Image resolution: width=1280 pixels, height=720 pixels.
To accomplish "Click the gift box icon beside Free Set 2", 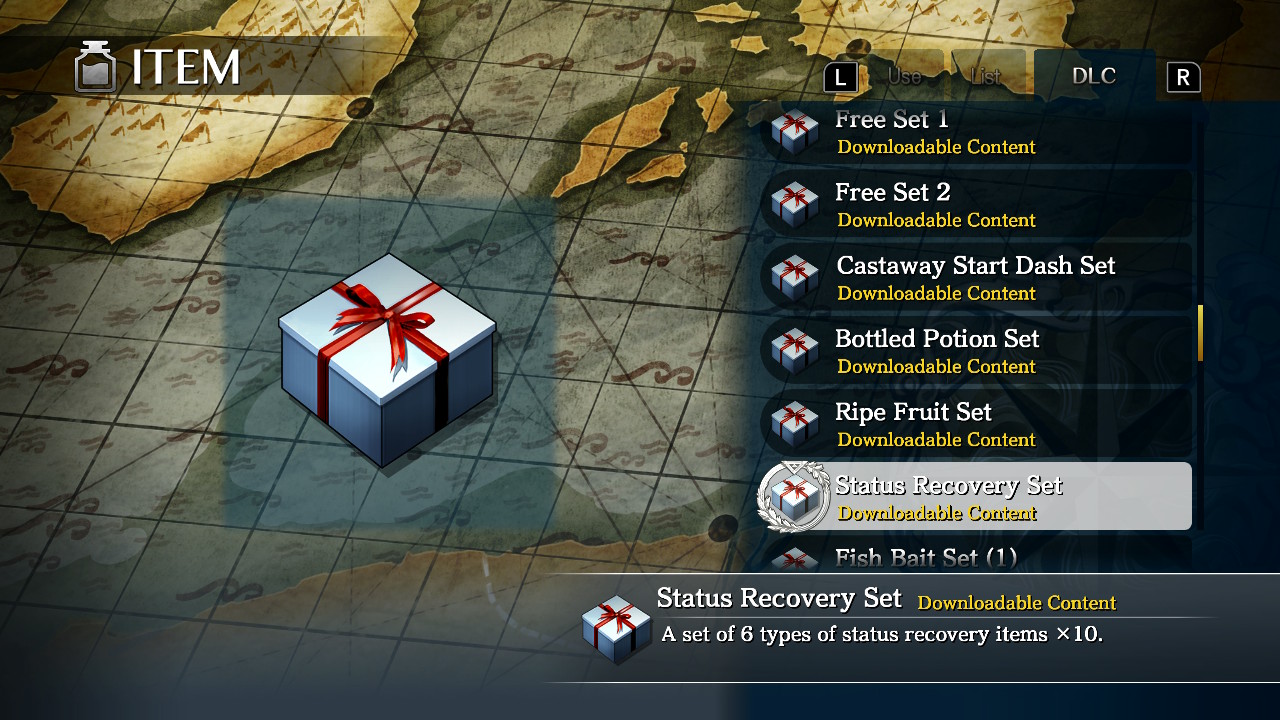I will [x=793, y=204].
